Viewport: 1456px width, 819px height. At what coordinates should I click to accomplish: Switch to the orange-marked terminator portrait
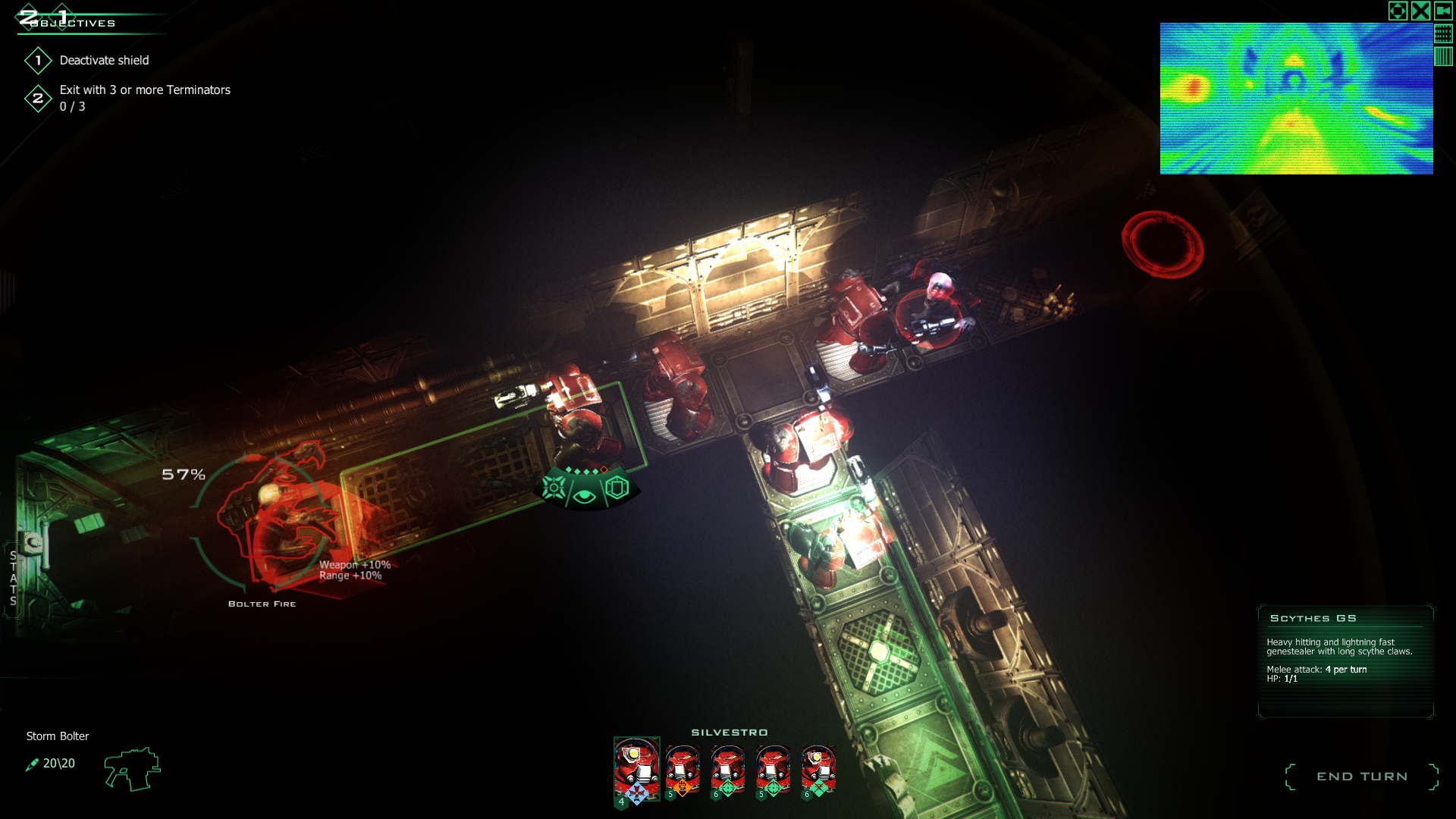click(681, 767)
